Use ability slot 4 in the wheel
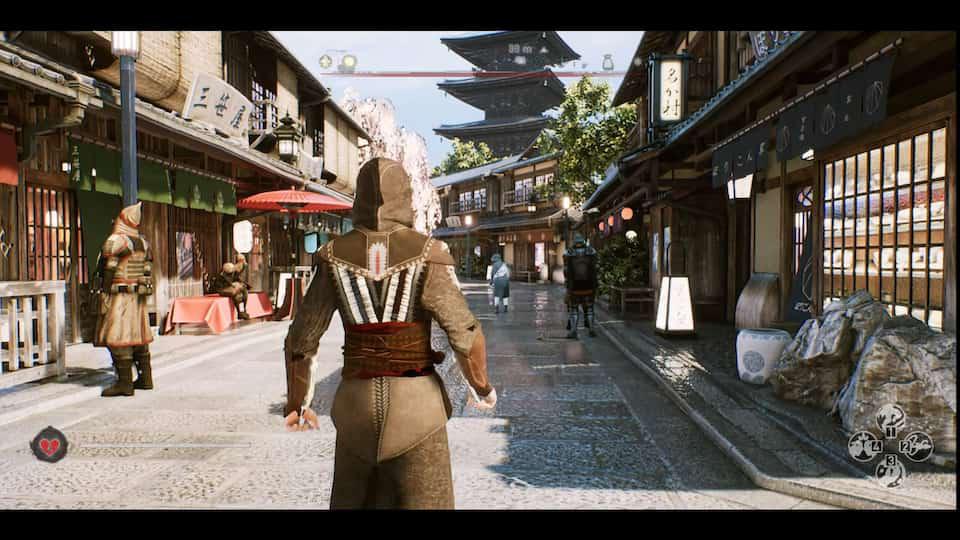Screen dimensions: 960x540 click(x=864, y=446)
